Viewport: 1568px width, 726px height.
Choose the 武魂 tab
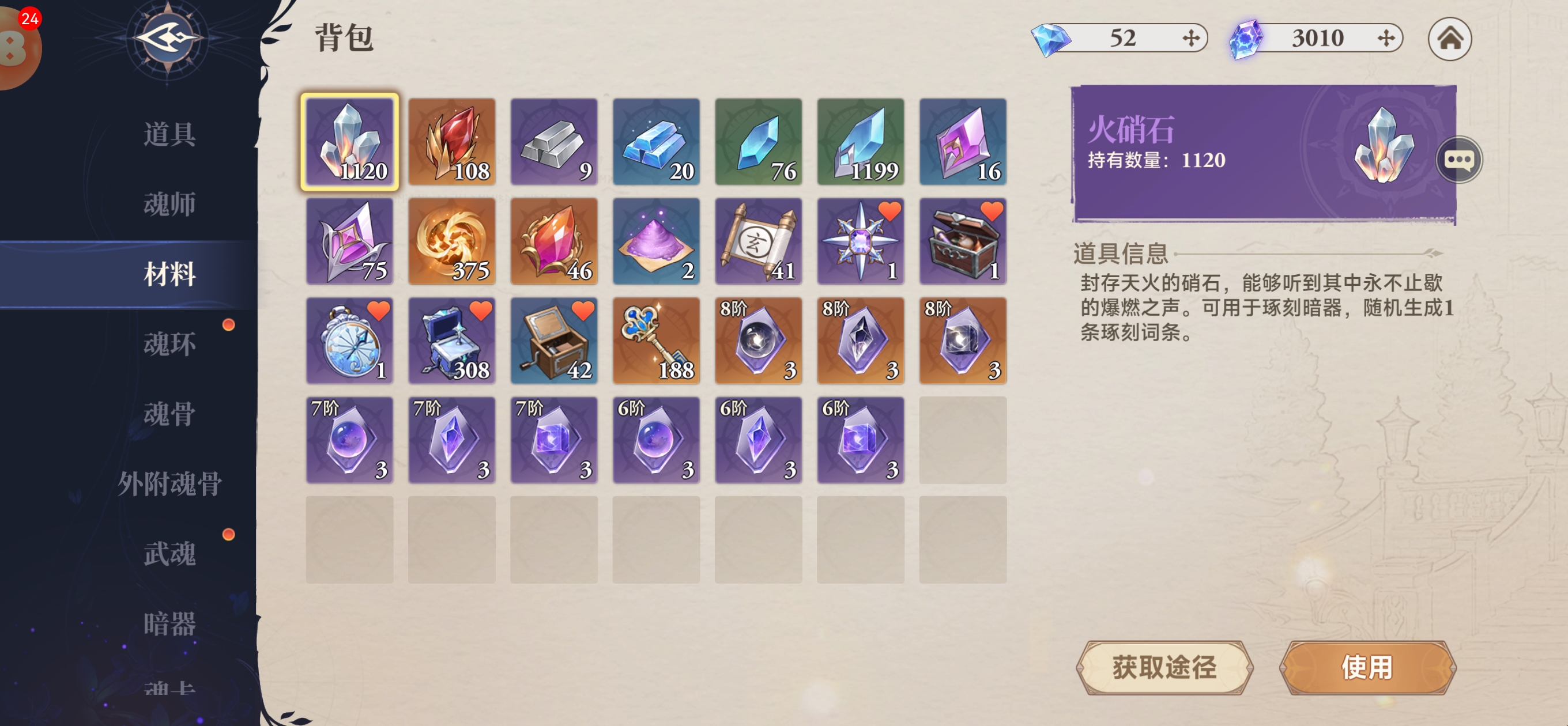[168, 554]
